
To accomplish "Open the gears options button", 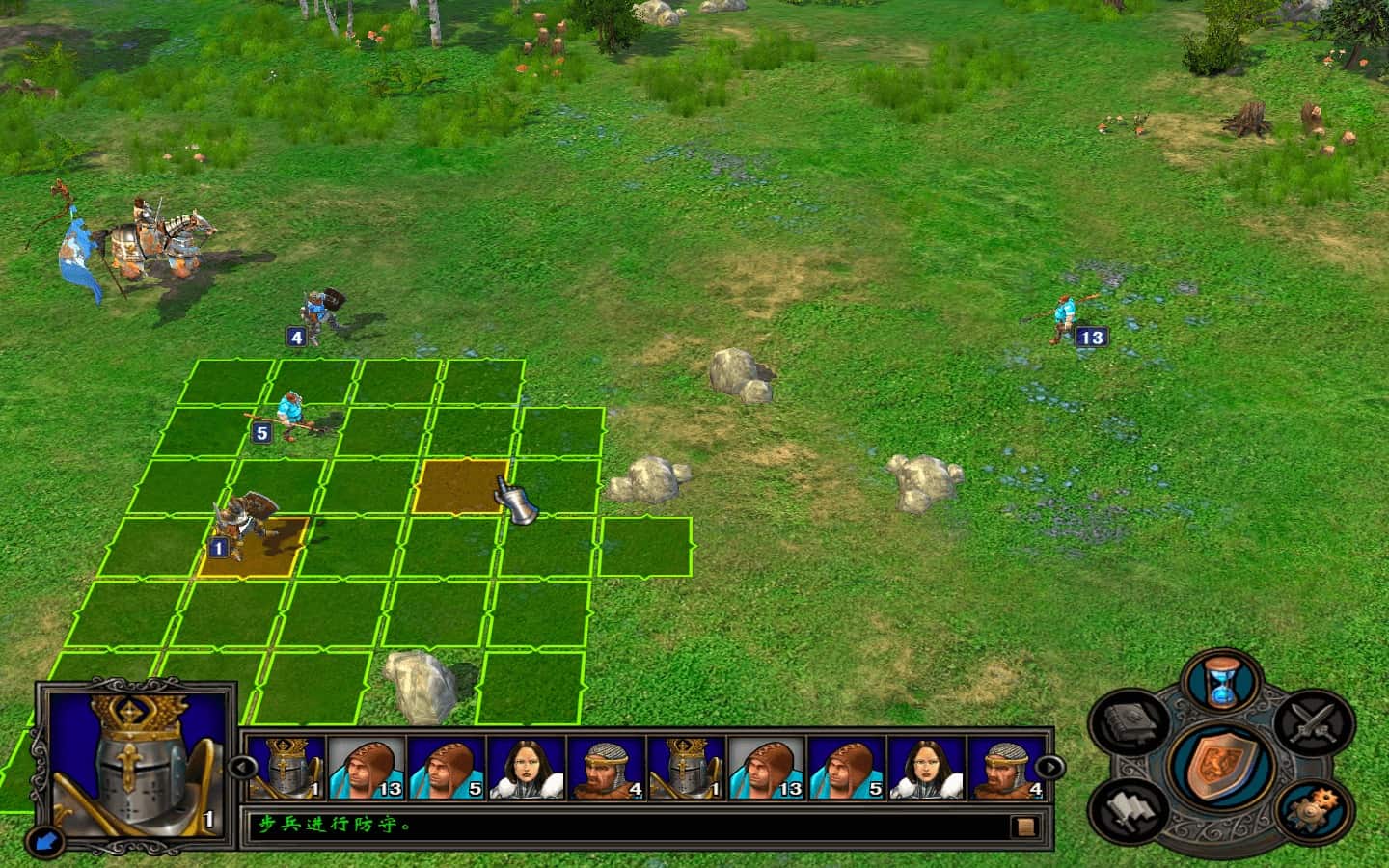I will click(1313, 808).
